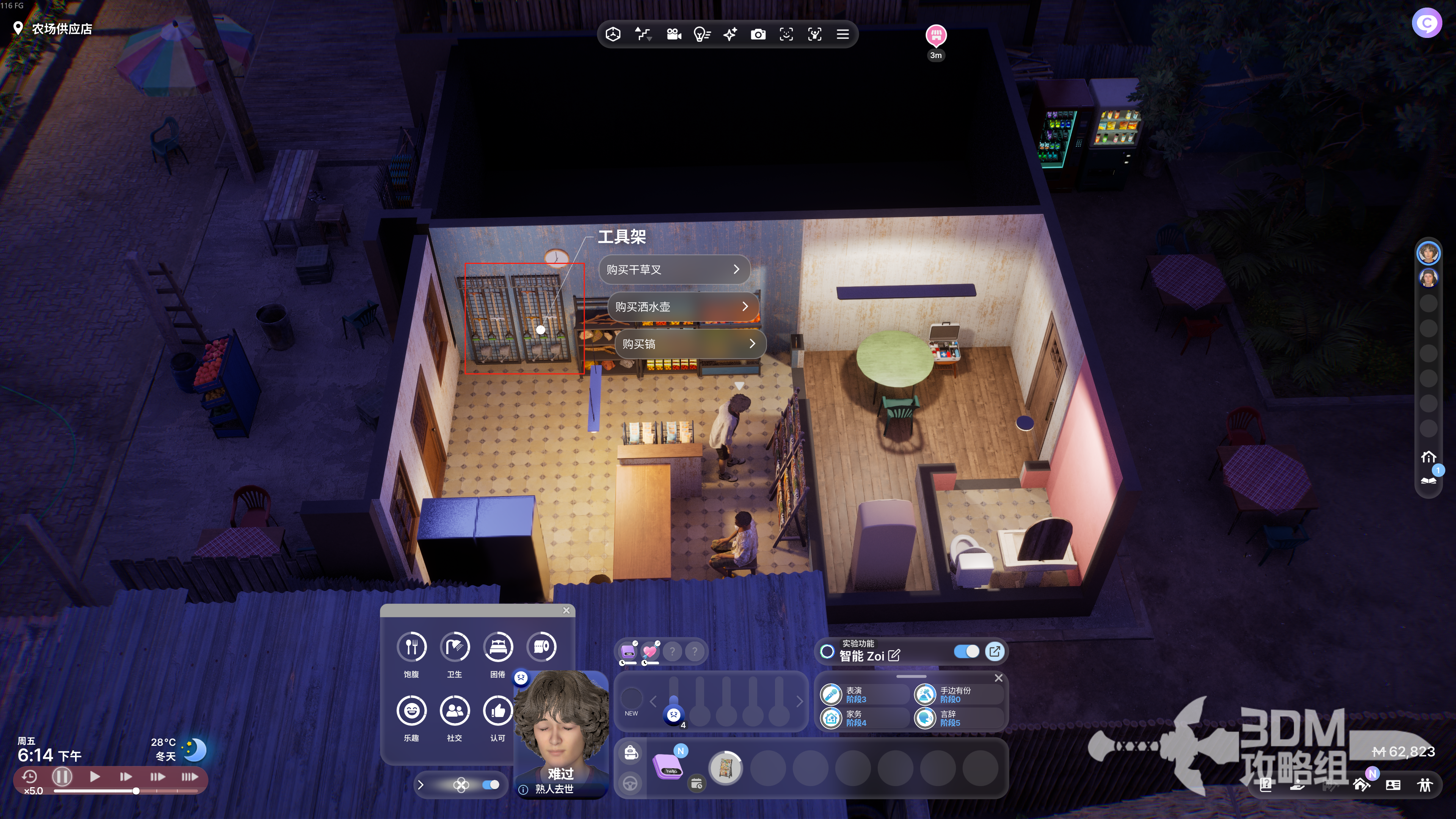Screen dimensions: 1456x819
Task: Set game to normal play speed
Action: click(x=95, y=777)
